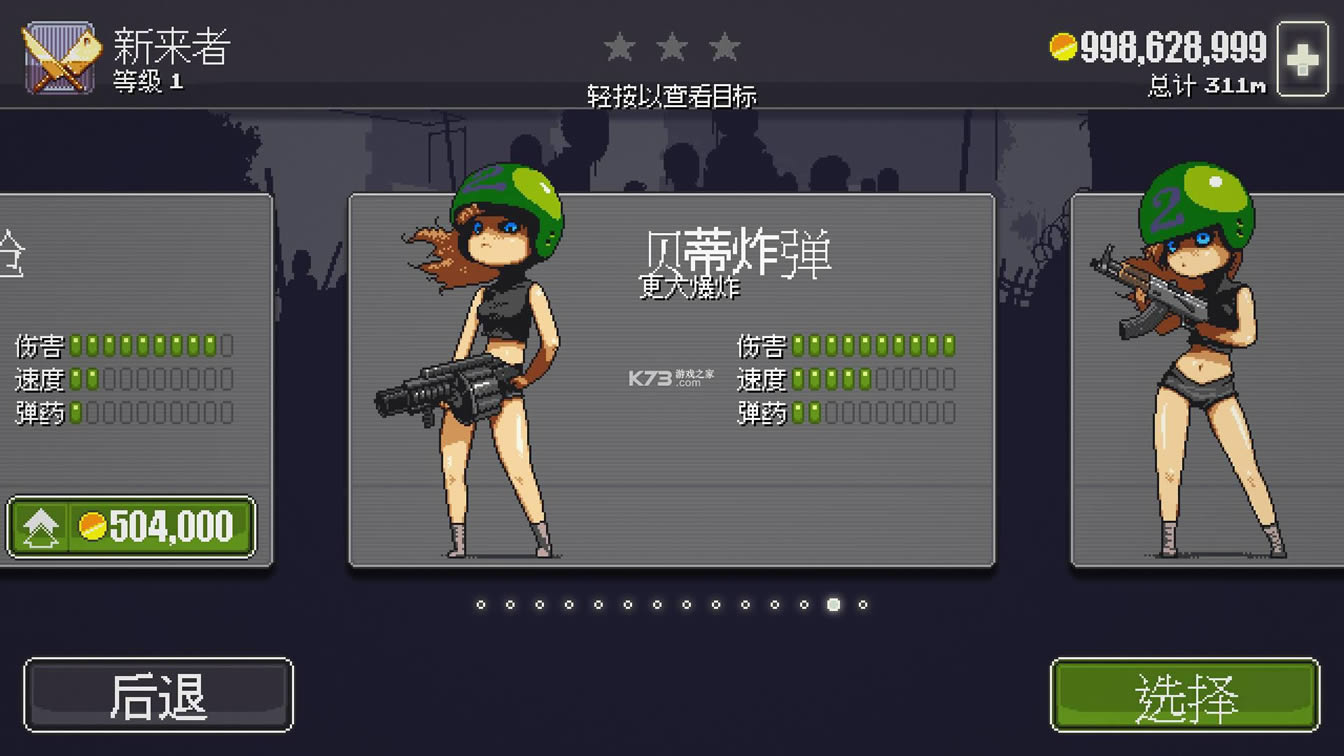
Task: Click the coin icon next to the balance
Action: 1062,45
